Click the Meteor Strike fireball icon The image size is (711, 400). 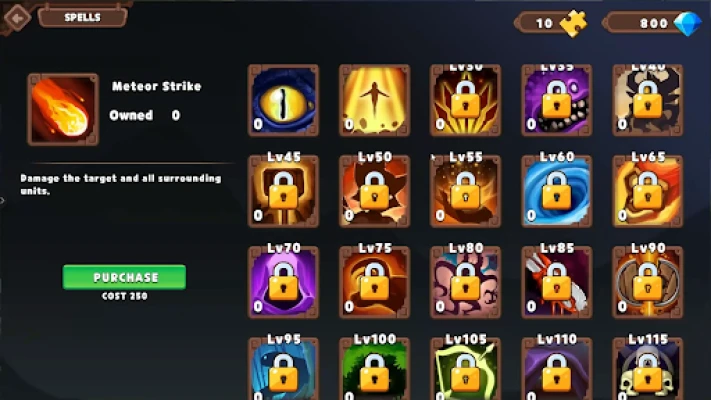coord(64,108)
